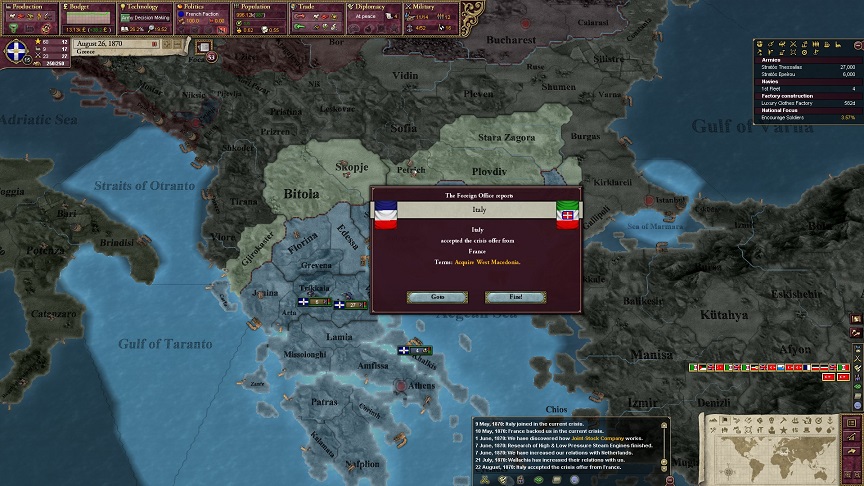The width and height of the screenshot is (864, 486).
Task: Click the Italian flag in the report
Action: click(568, 213)
